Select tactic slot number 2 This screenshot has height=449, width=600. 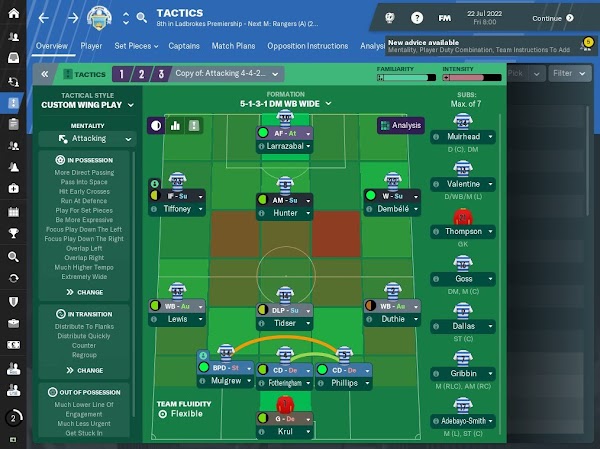pyautogui.click(x=138, y=74)
